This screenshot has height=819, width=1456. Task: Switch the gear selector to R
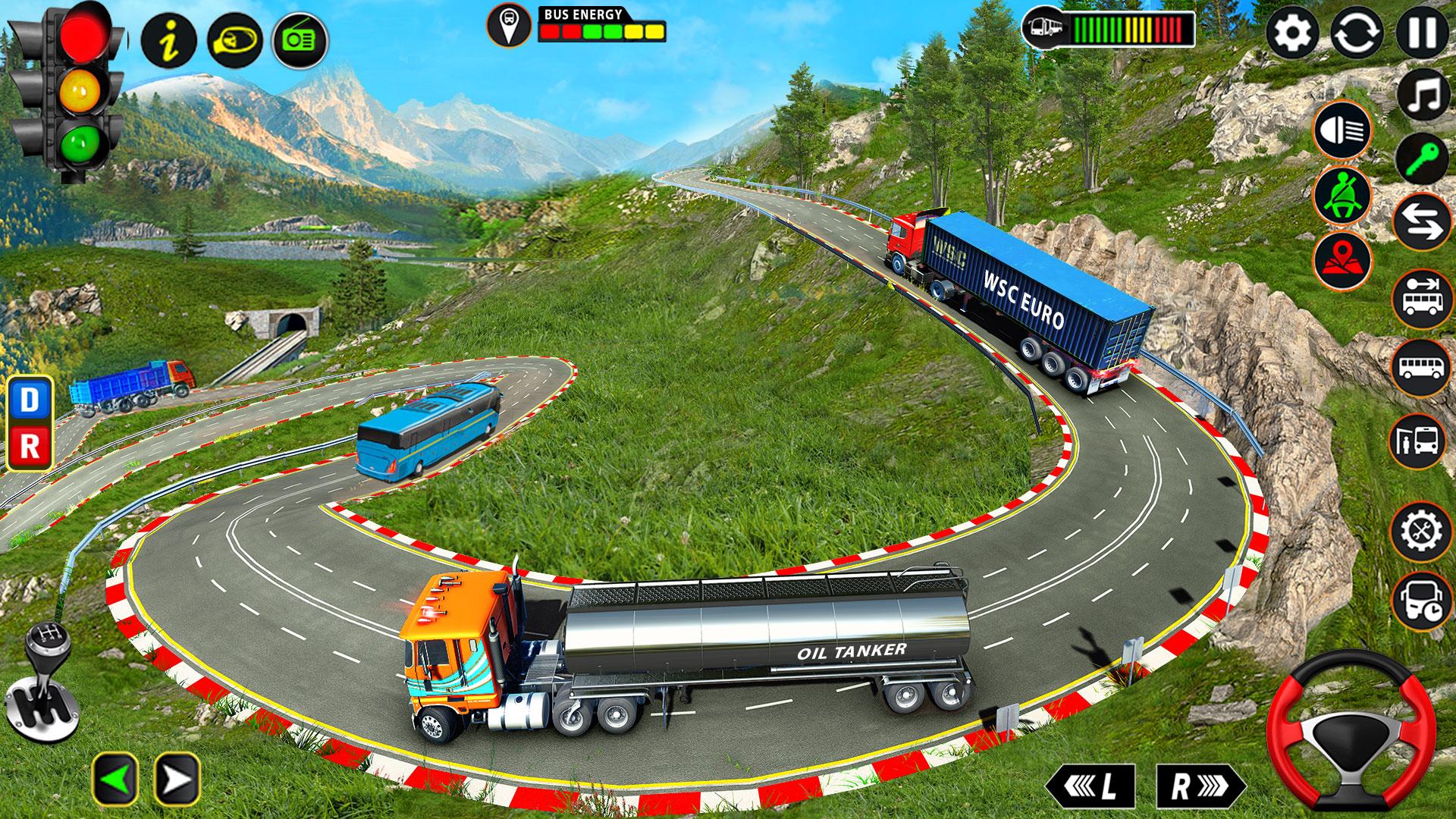(x=30, y=446)
